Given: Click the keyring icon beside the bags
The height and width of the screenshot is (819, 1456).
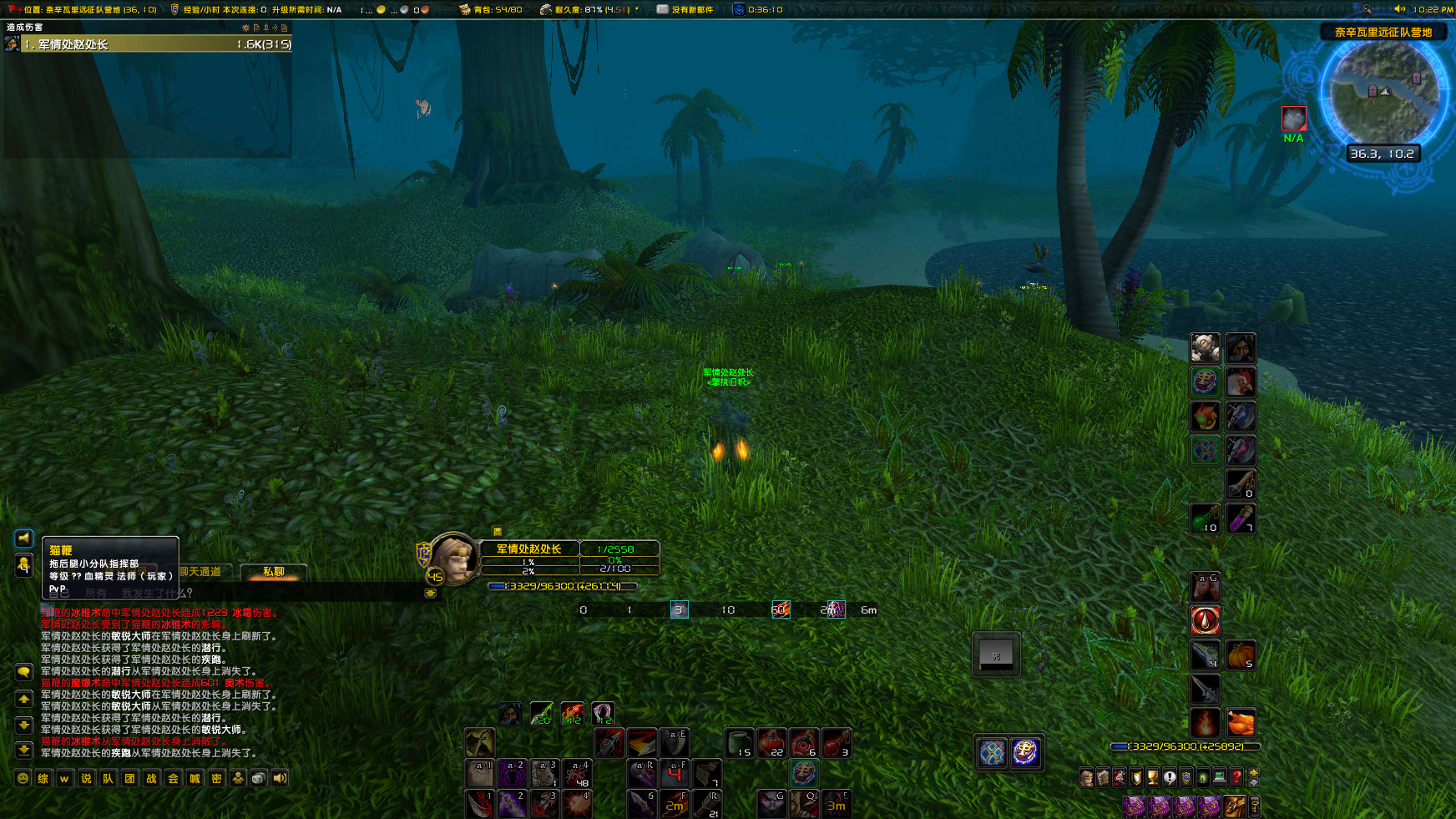Looking at the screenshot, I should pos(1255,806).
